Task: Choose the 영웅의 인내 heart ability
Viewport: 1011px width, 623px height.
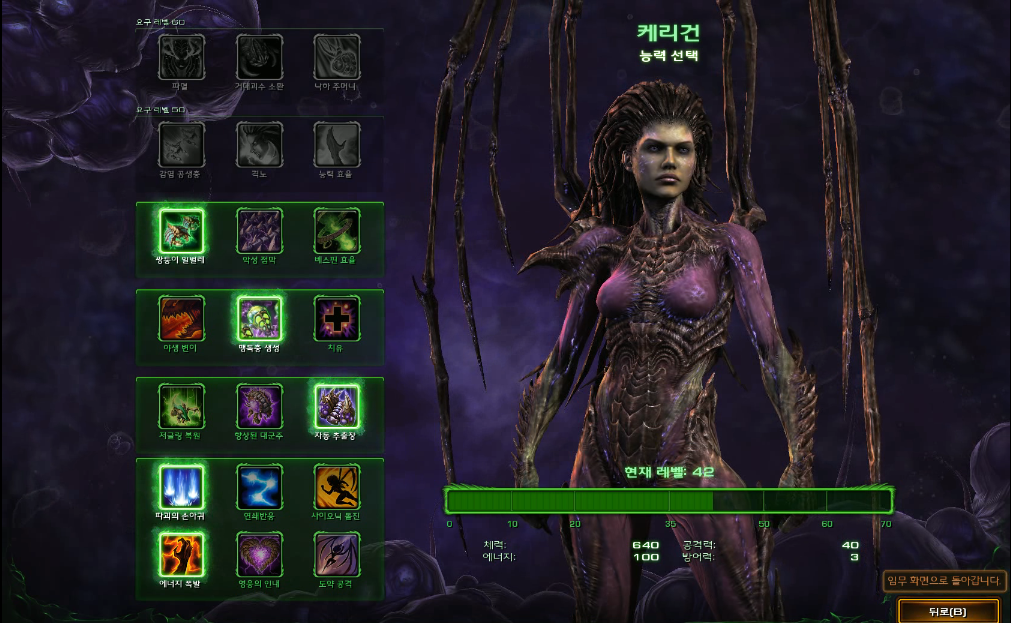Action: click(x=259, y=554)
